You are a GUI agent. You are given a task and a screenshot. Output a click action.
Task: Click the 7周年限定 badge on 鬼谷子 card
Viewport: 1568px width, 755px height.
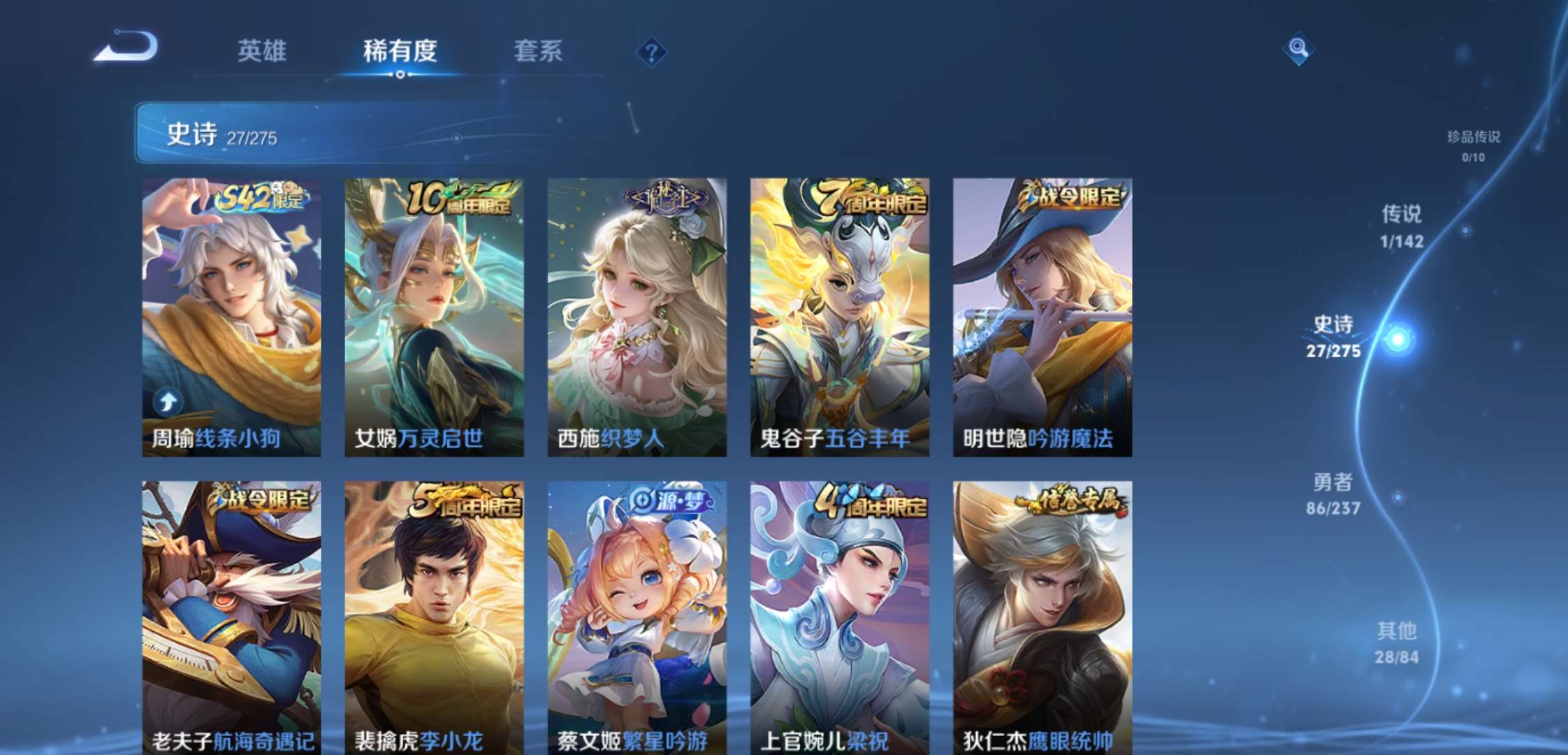pyautogui.click(x=869, y=199)
